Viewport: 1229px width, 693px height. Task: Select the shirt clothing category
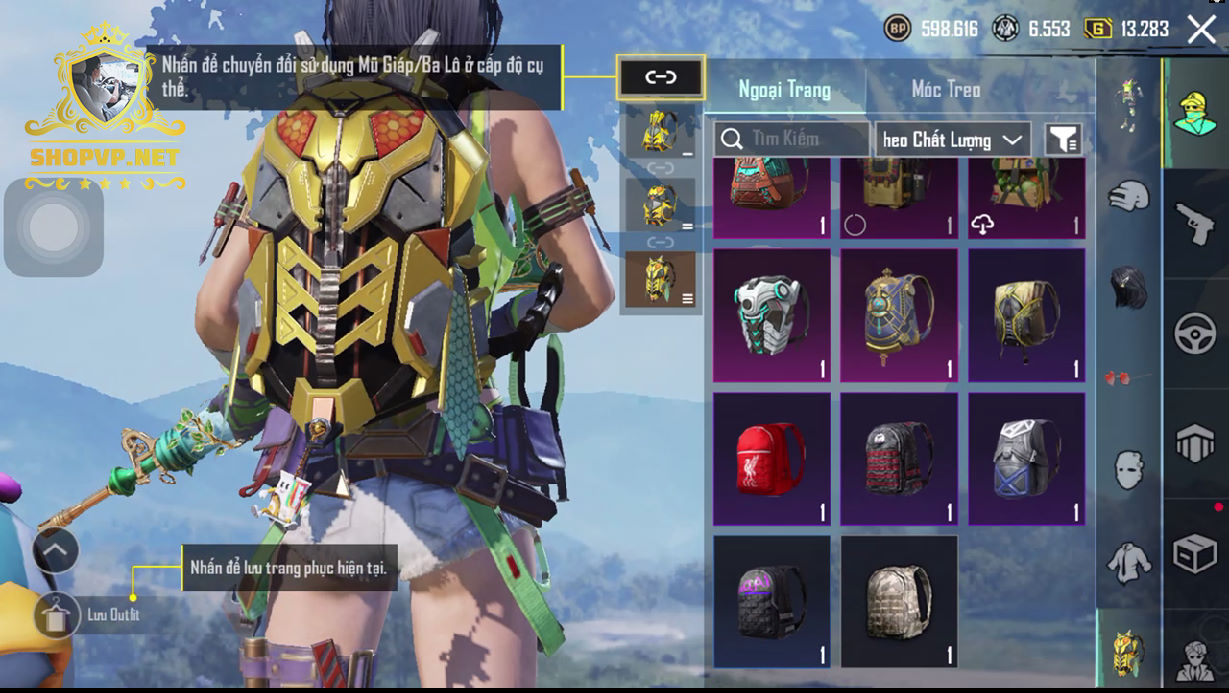[1129, 562]
